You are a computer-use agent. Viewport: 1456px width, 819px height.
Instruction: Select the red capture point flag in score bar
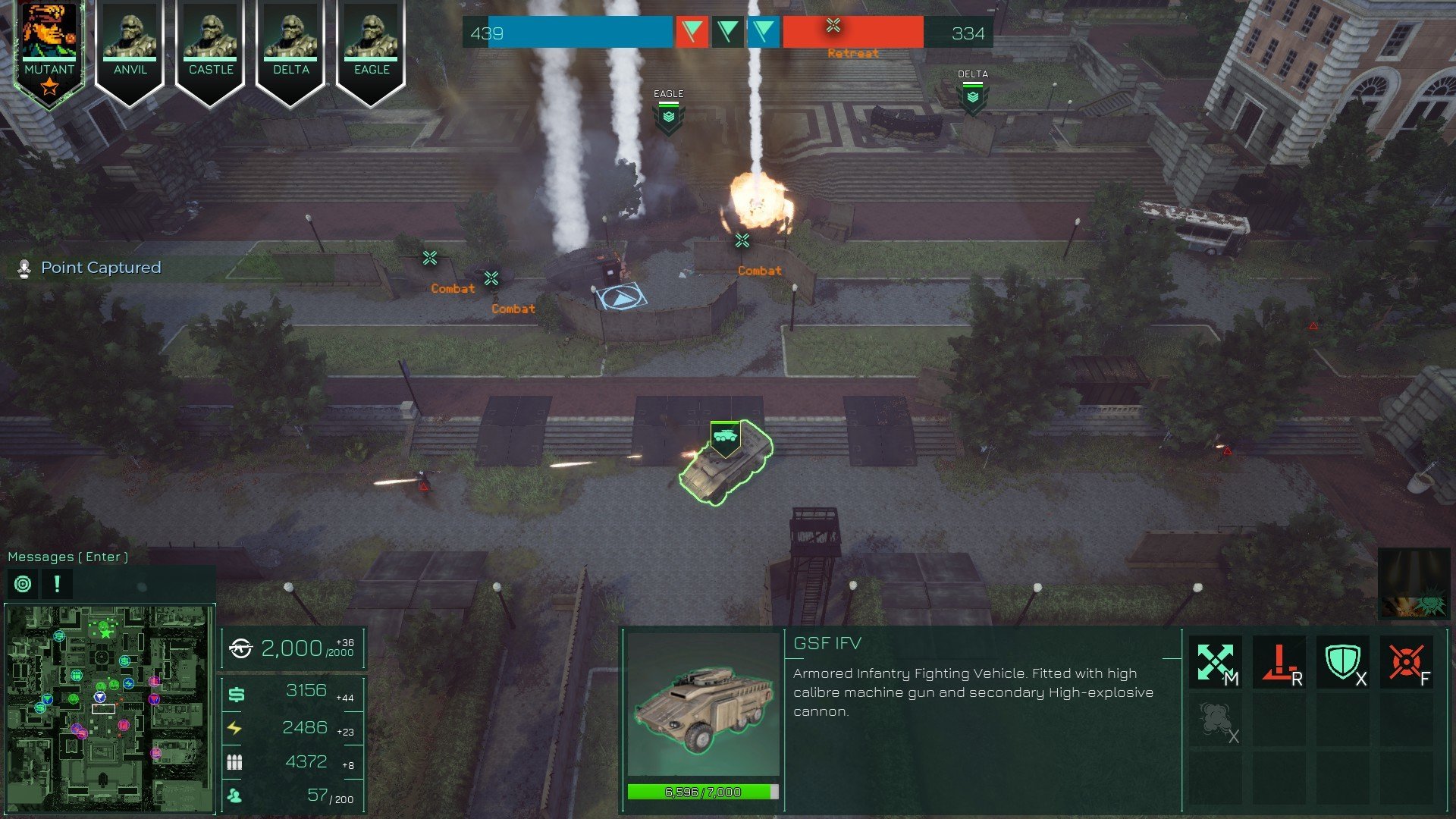click(692, 32)
